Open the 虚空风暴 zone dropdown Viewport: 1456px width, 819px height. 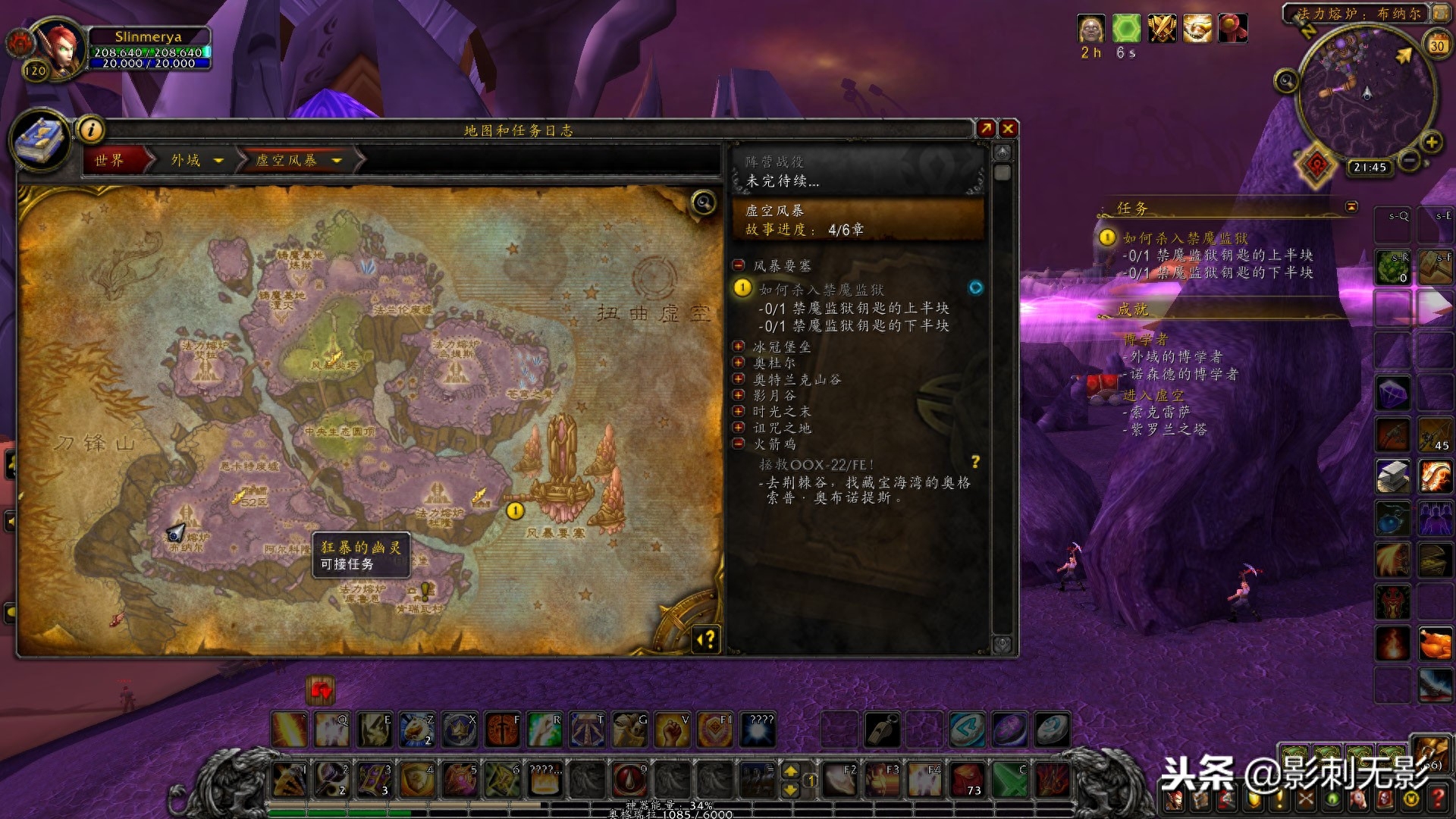(337, 161)
